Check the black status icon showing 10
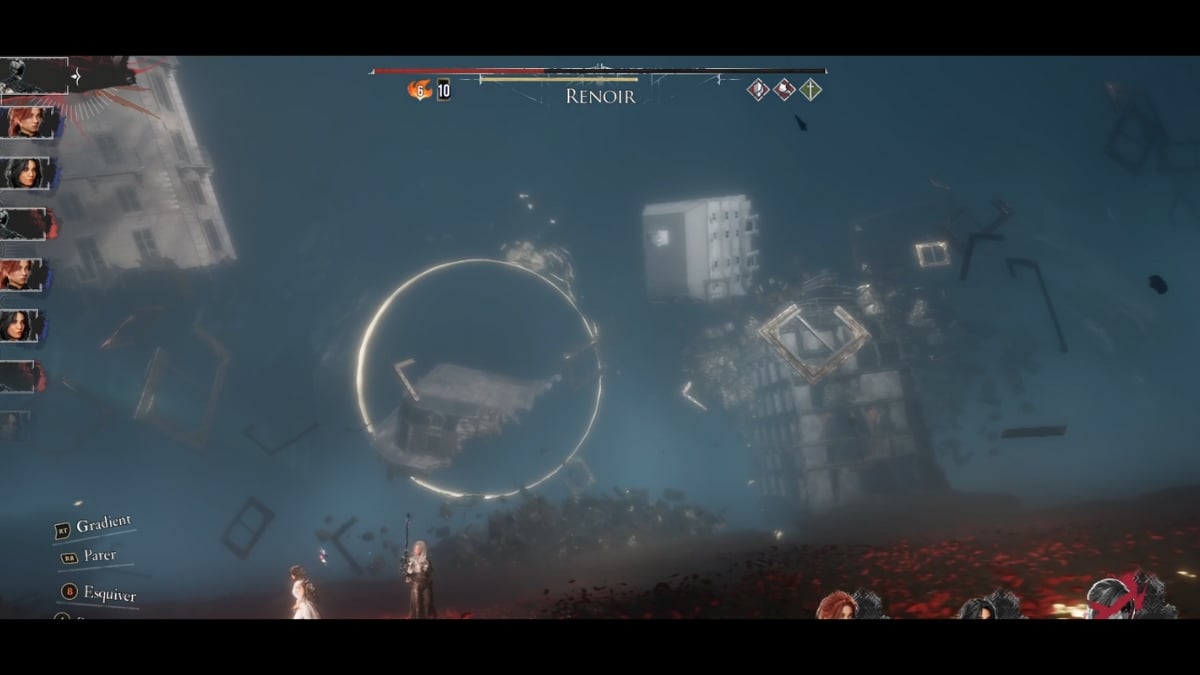The height and width of the screenshot is (675, 1200). pos(443,91)
